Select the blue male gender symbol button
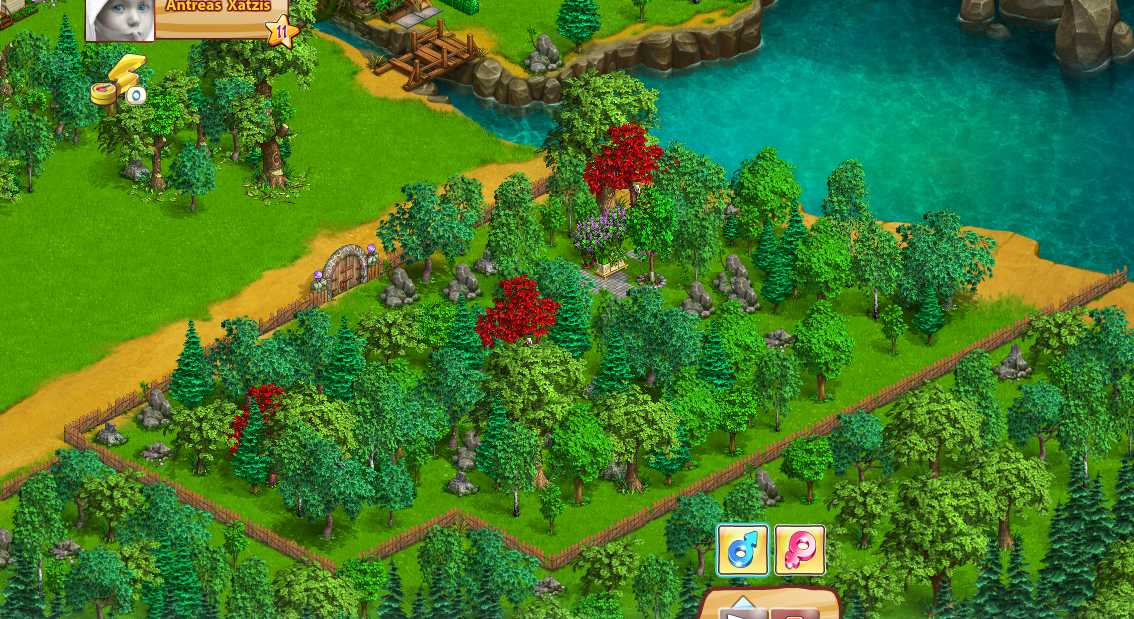Screen dimensions: 1134x619 (x=743, y=550)
